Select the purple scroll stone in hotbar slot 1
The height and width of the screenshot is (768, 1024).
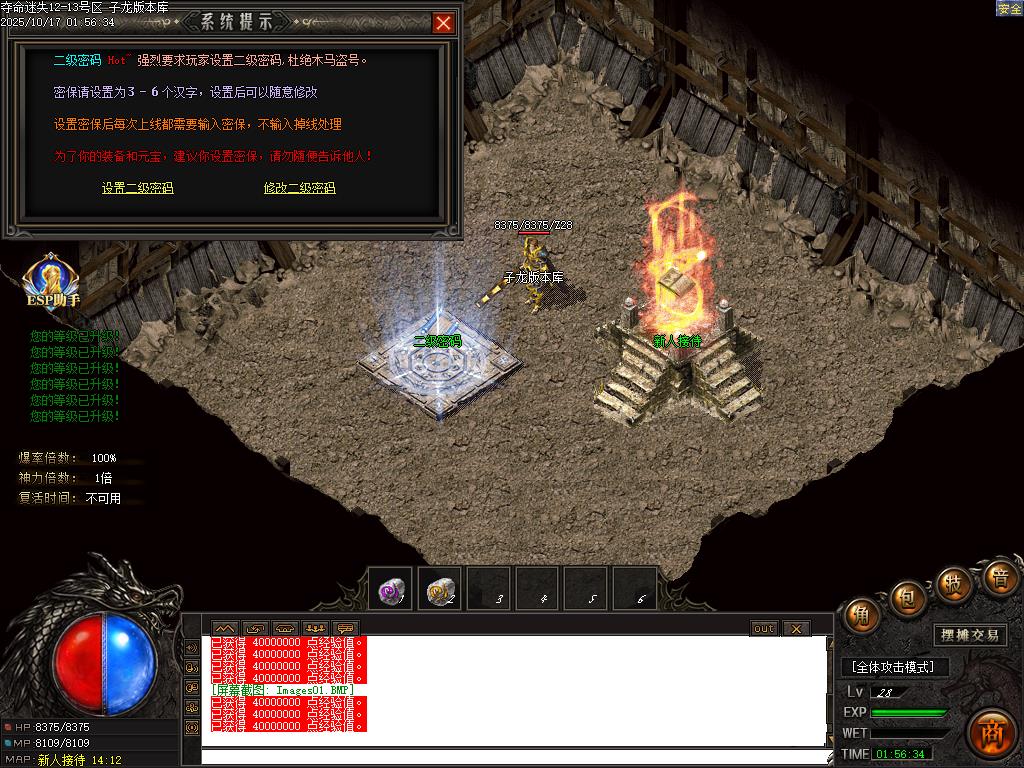coord(390,590)
